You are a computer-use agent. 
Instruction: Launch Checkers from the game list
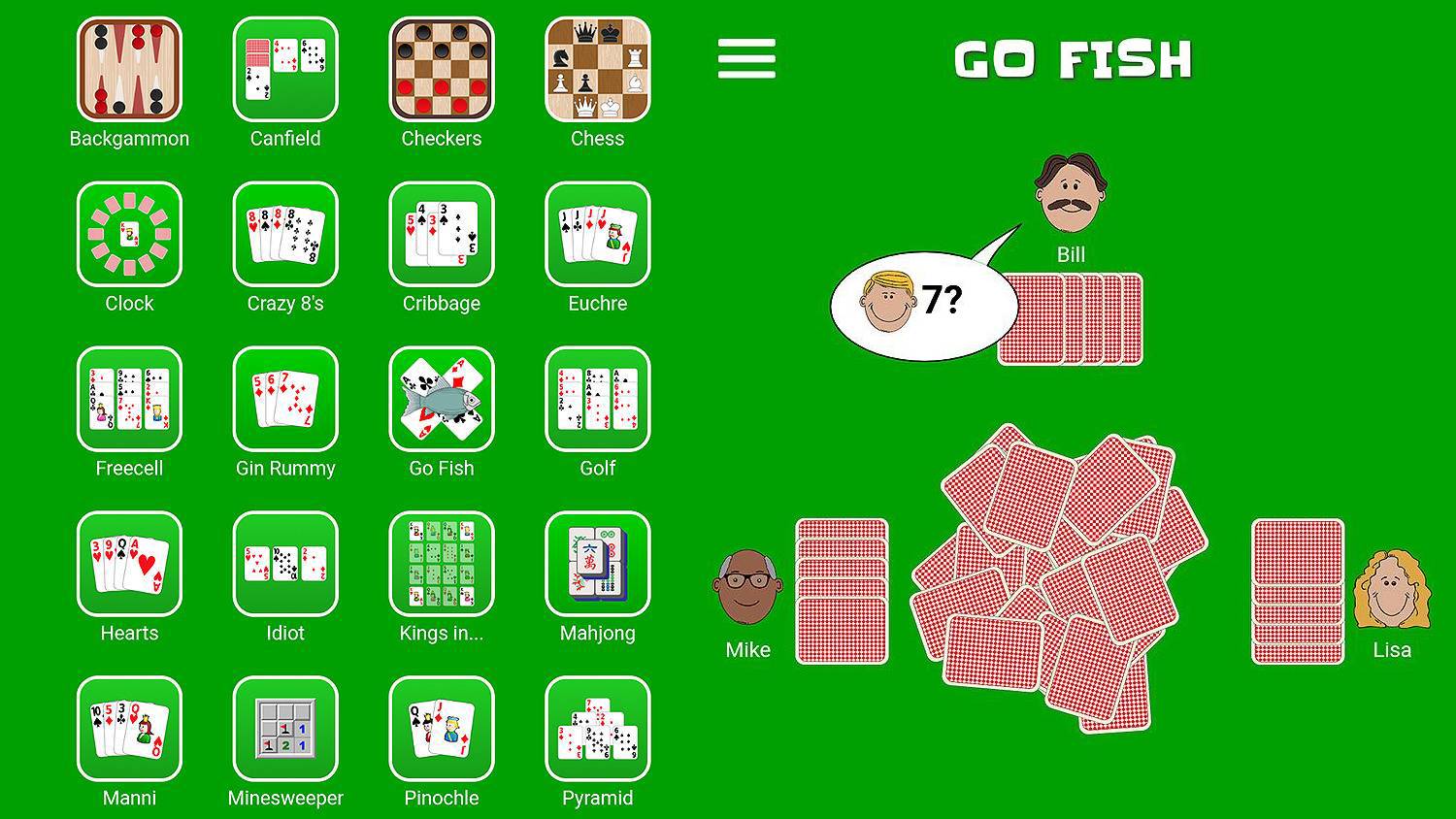tap(442, 68)
